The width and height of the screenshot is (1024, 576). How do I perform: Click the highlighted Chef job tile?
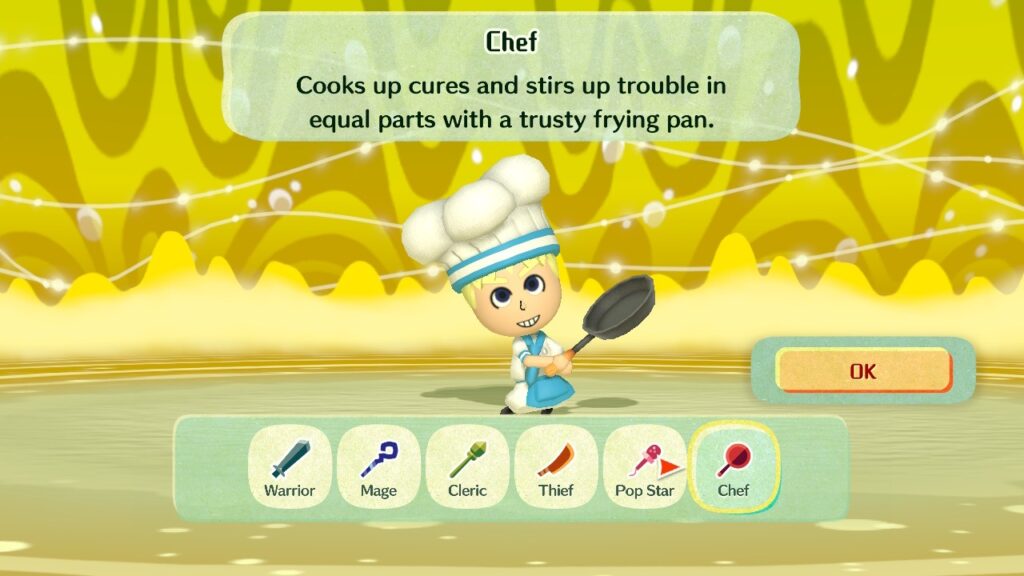733,467
